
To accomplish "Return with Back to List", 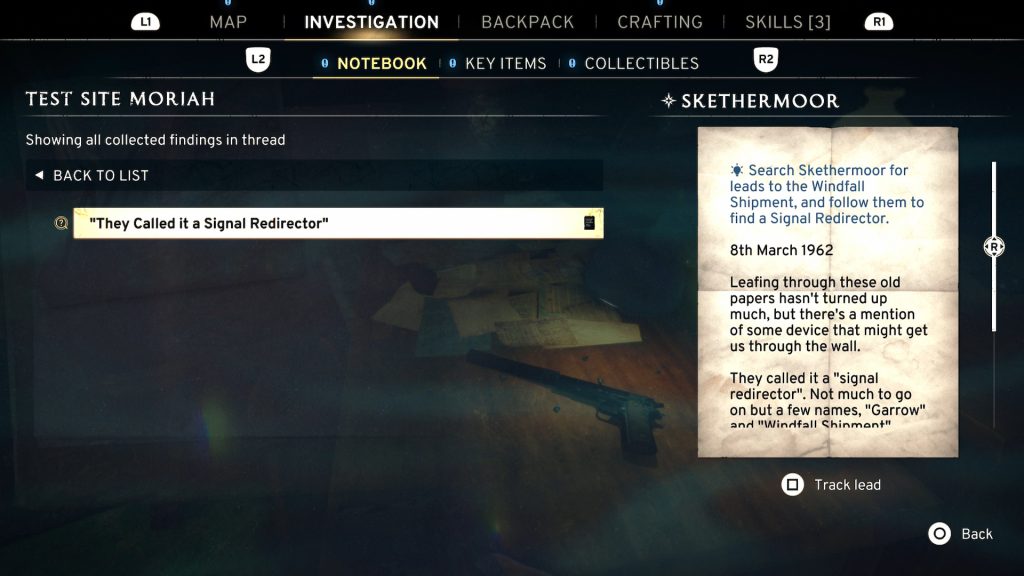I will pyautogui.click(x=100, y=175).
